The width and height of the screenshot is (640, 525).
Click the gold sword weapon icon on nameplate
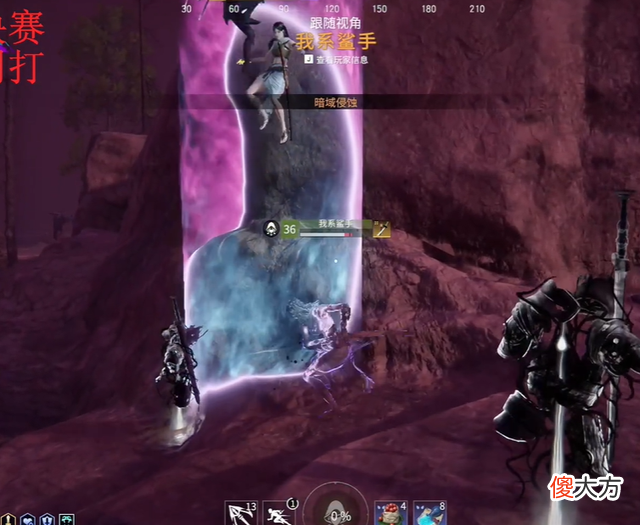tap(381, 229)
